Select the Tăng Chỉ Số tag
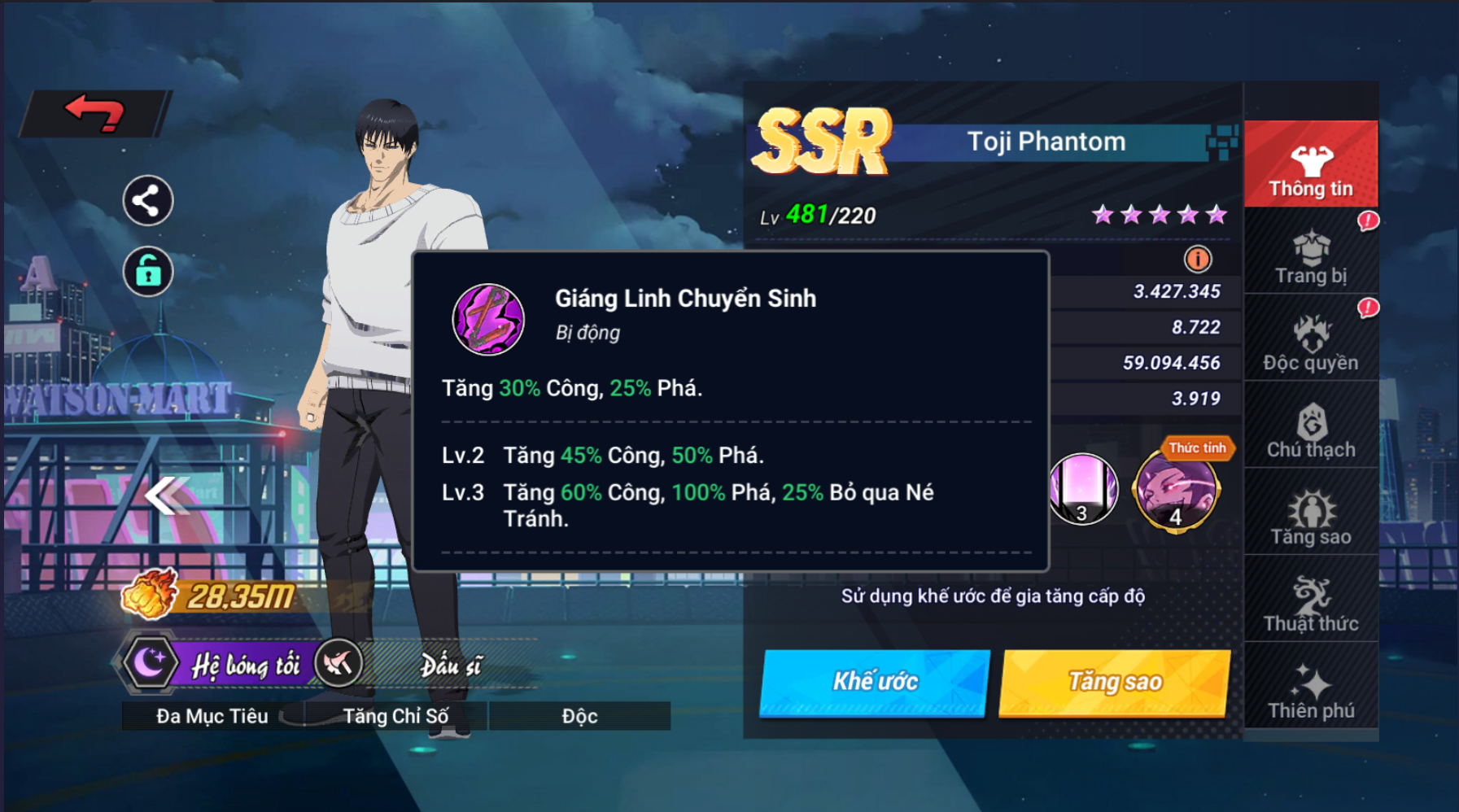This screenshot has width=1459, height=812. (395, 716)
